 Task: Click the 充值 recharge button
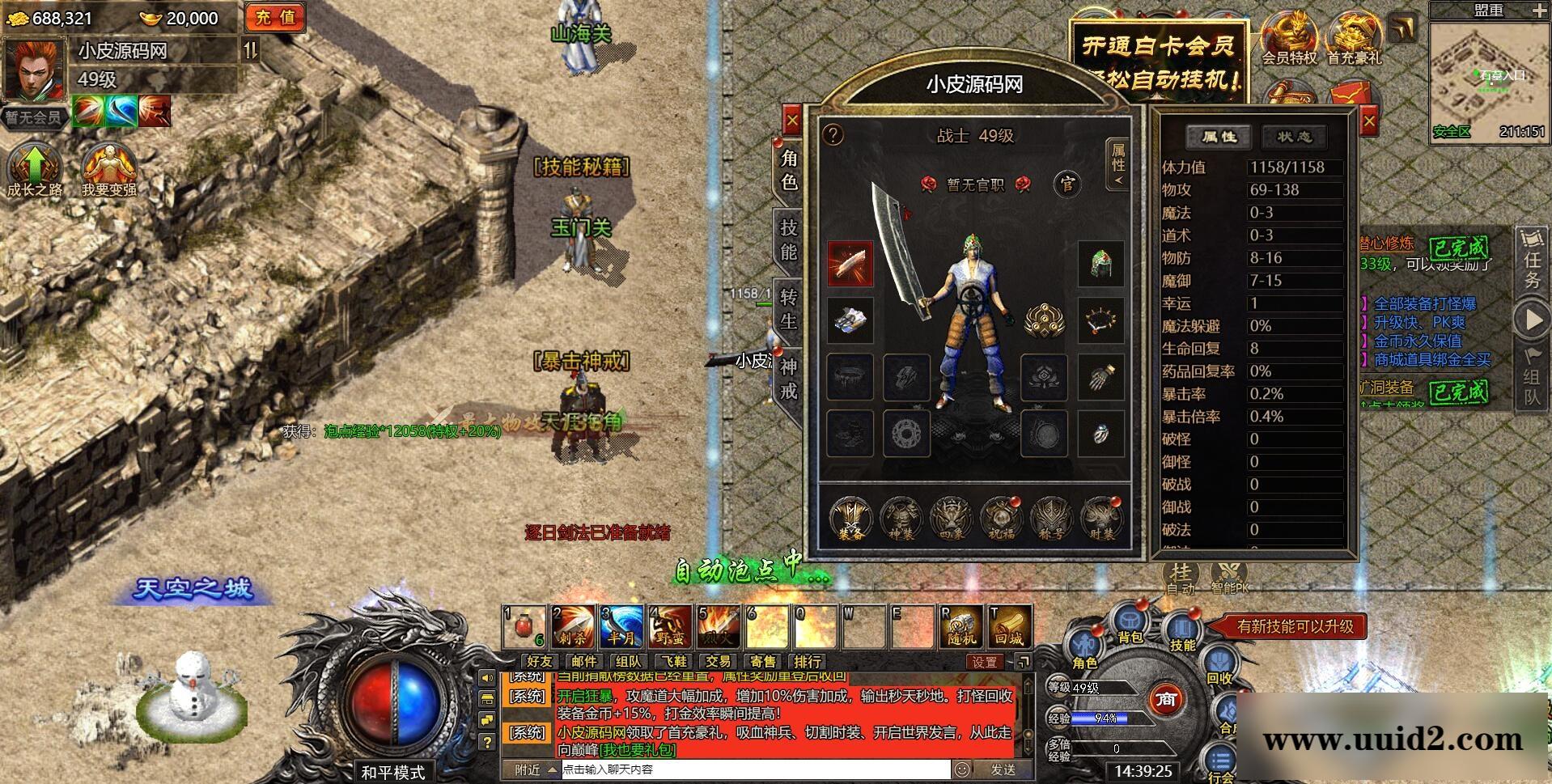coord(275,18)
